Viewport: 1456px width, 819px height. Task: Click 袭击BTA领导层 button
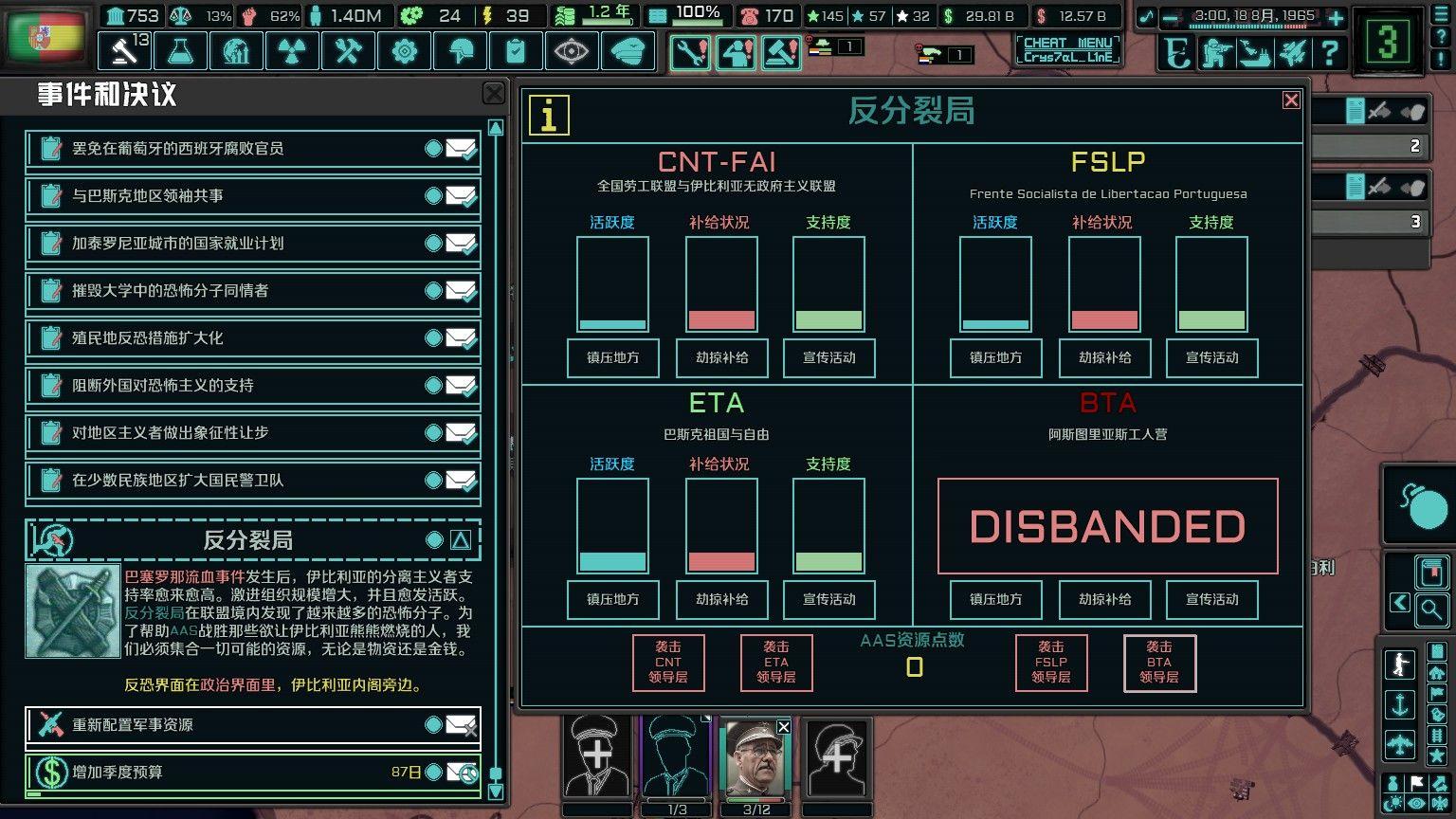click(1158, 663)
